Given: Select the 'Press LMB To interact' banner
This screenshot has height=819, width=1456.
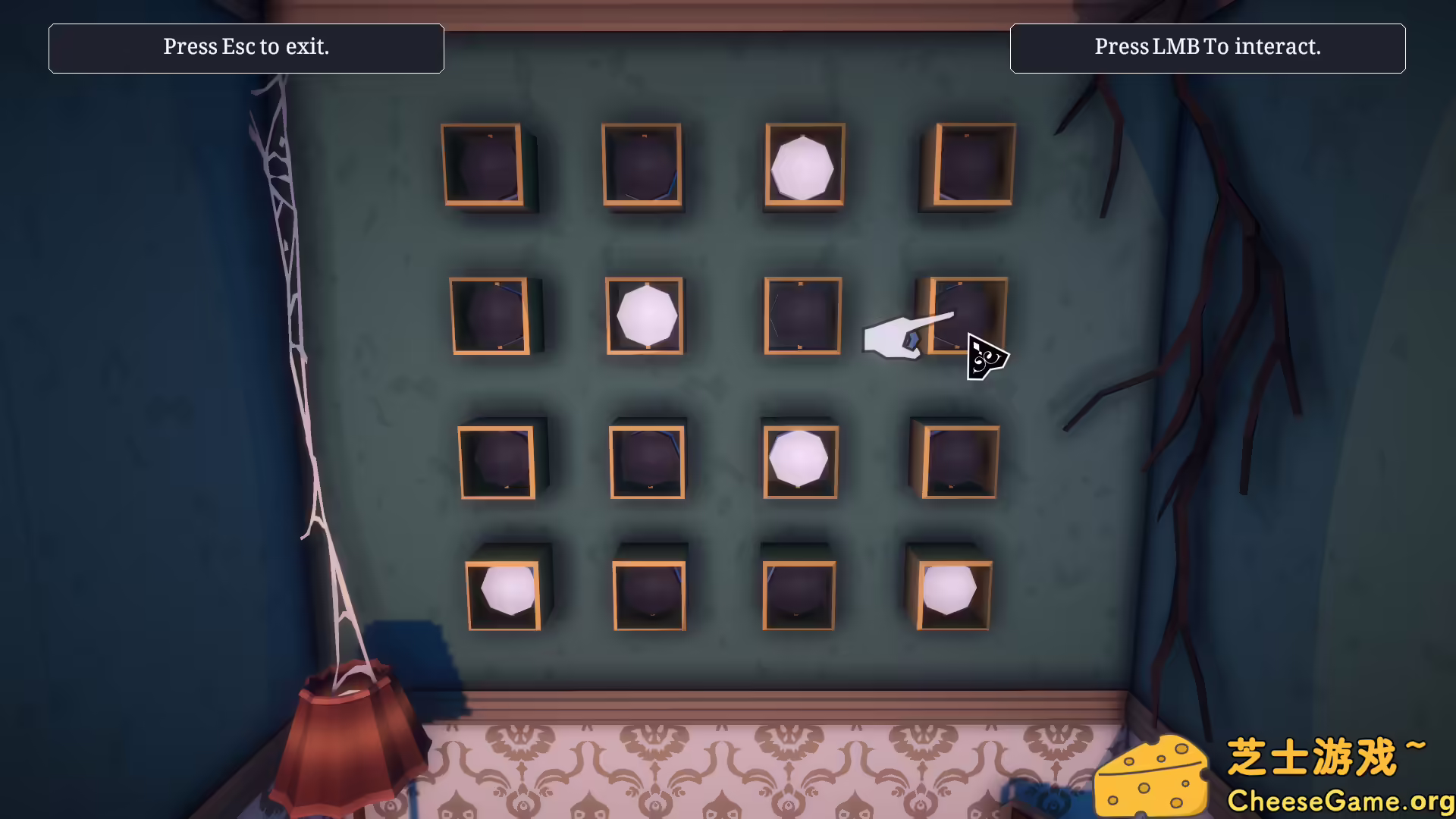Looking at the screenshot, I should (x=1207, y=48).
